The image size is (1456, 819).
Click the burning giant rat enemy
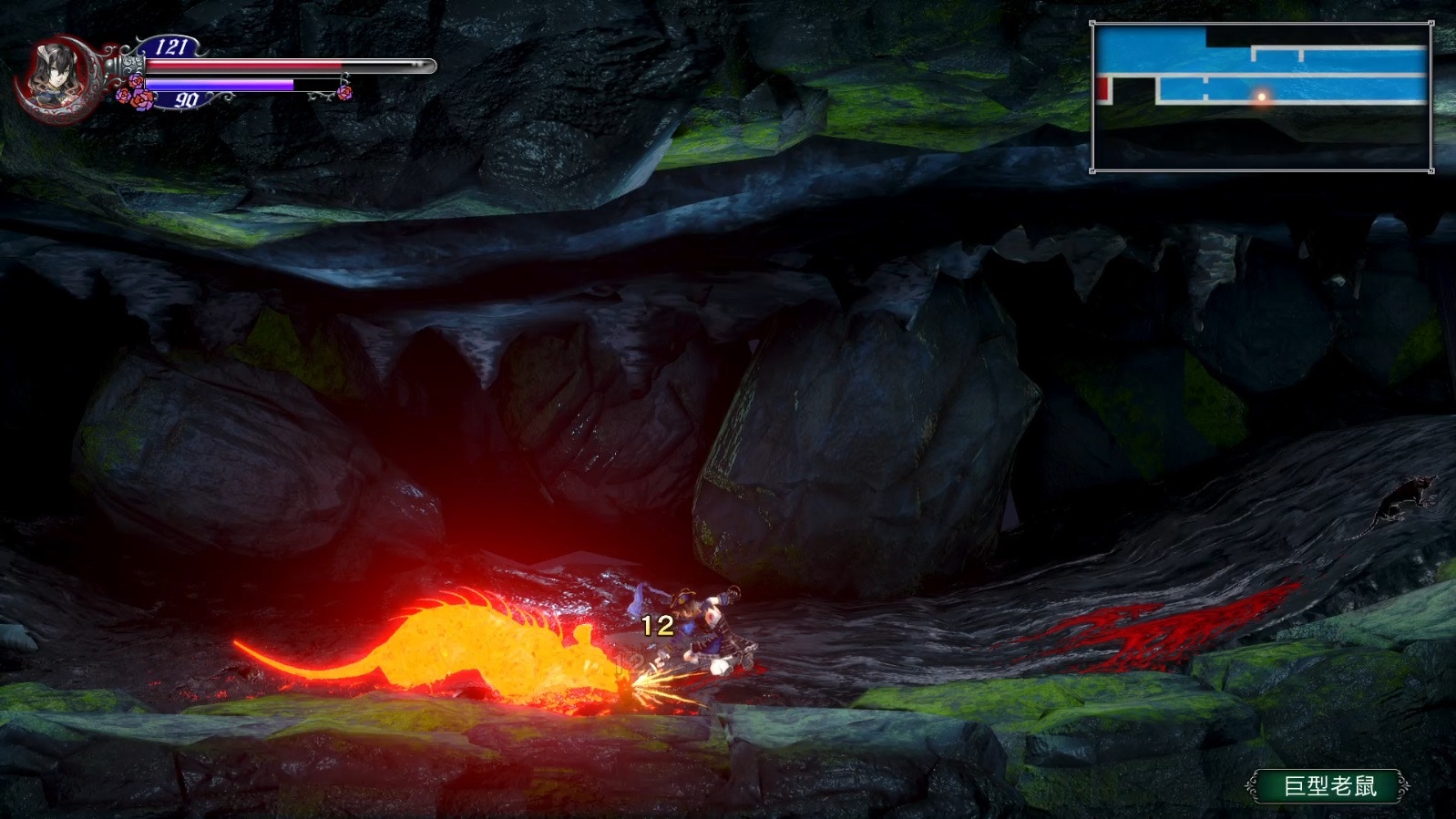tap(474, 647)
